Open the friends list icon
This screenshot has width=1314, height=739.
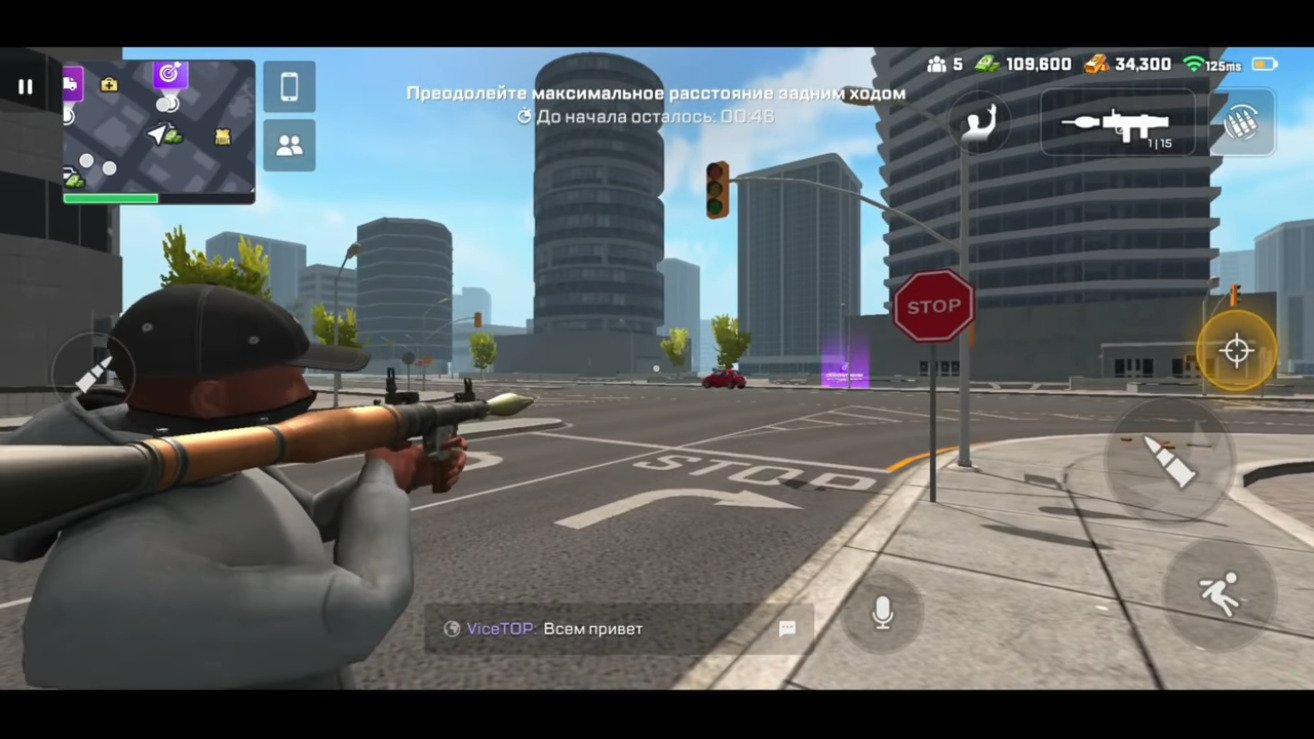click(x=289, y=146)
